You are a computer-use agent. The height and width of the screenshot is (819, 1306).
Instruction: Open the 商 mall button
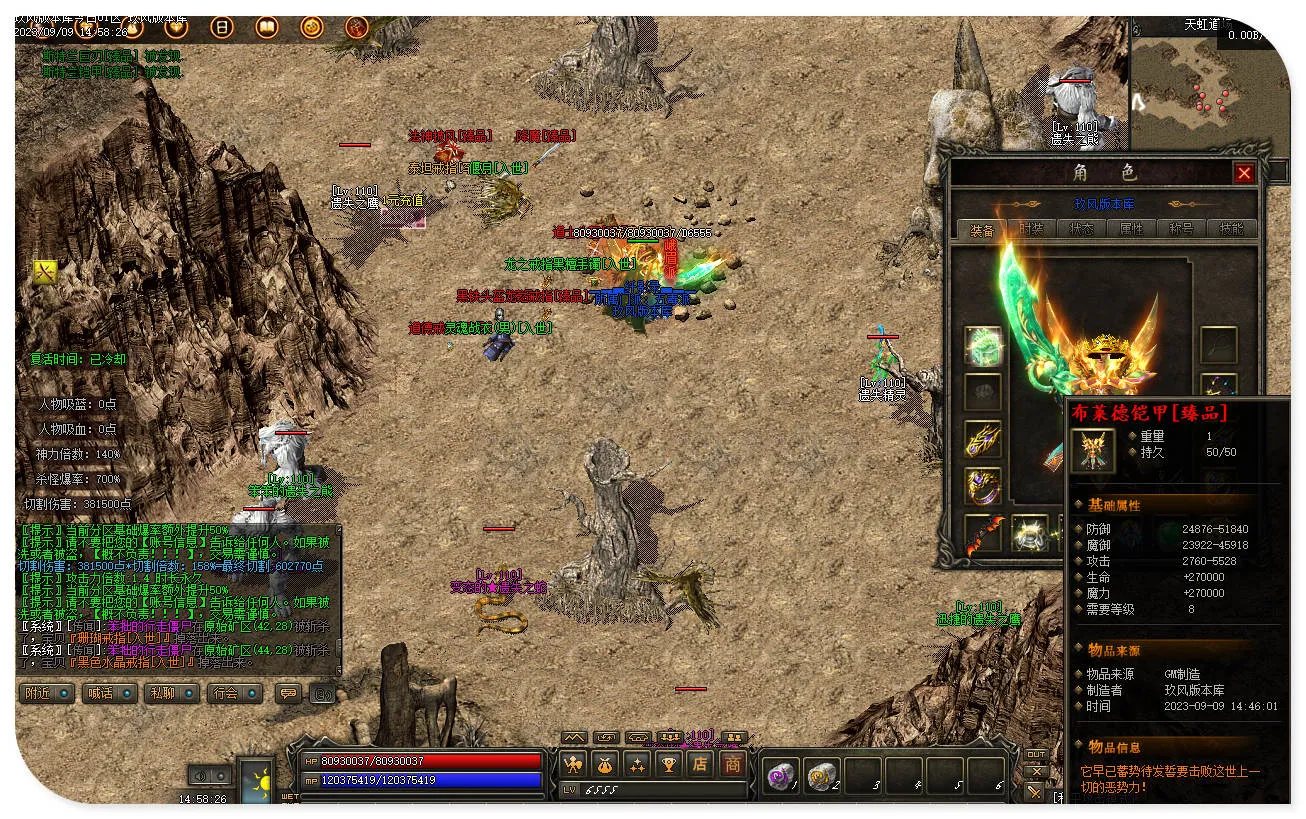(733, 765)
